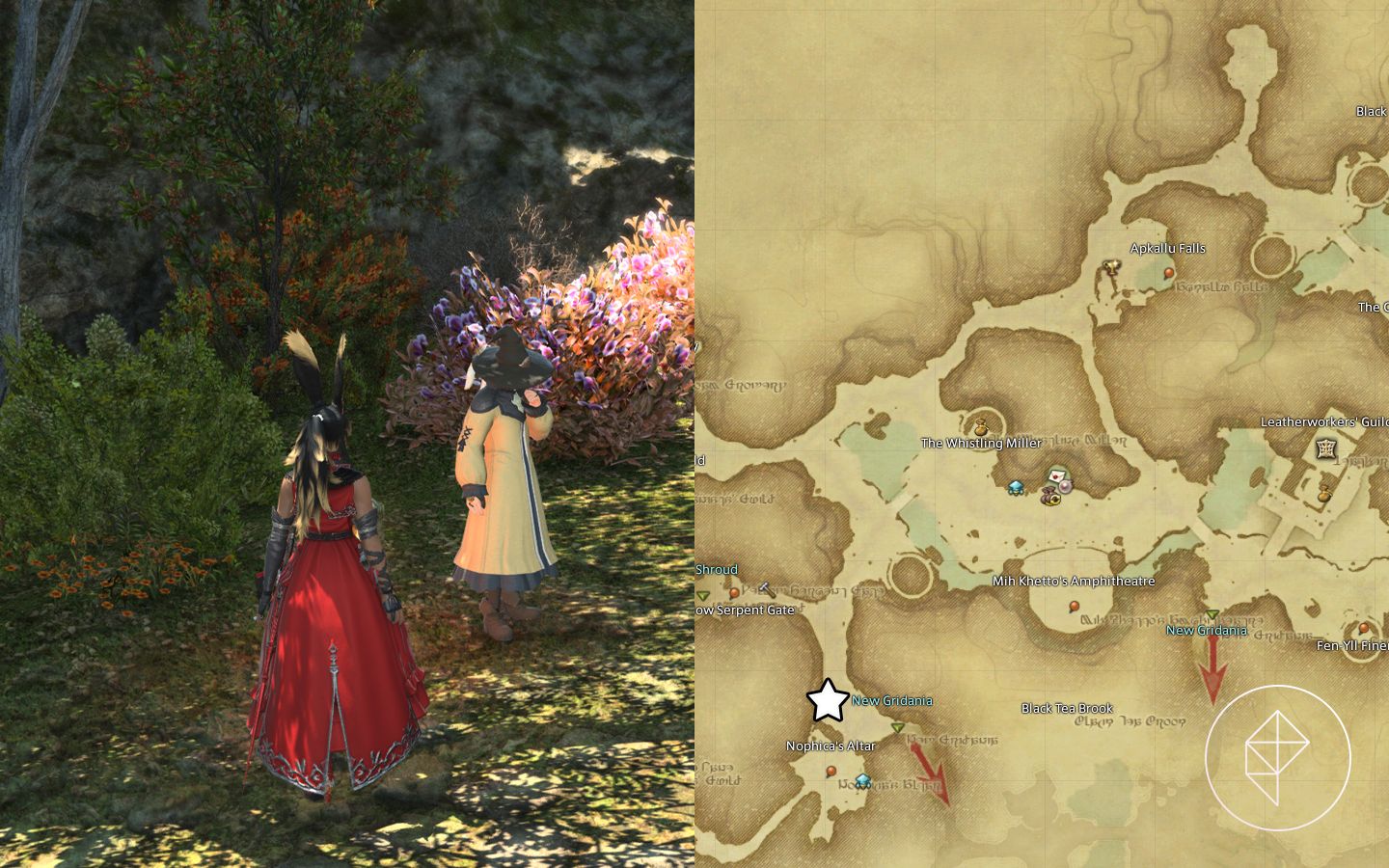Select the aetheryte shard below Nophica's Altar

tap(862, 782)
